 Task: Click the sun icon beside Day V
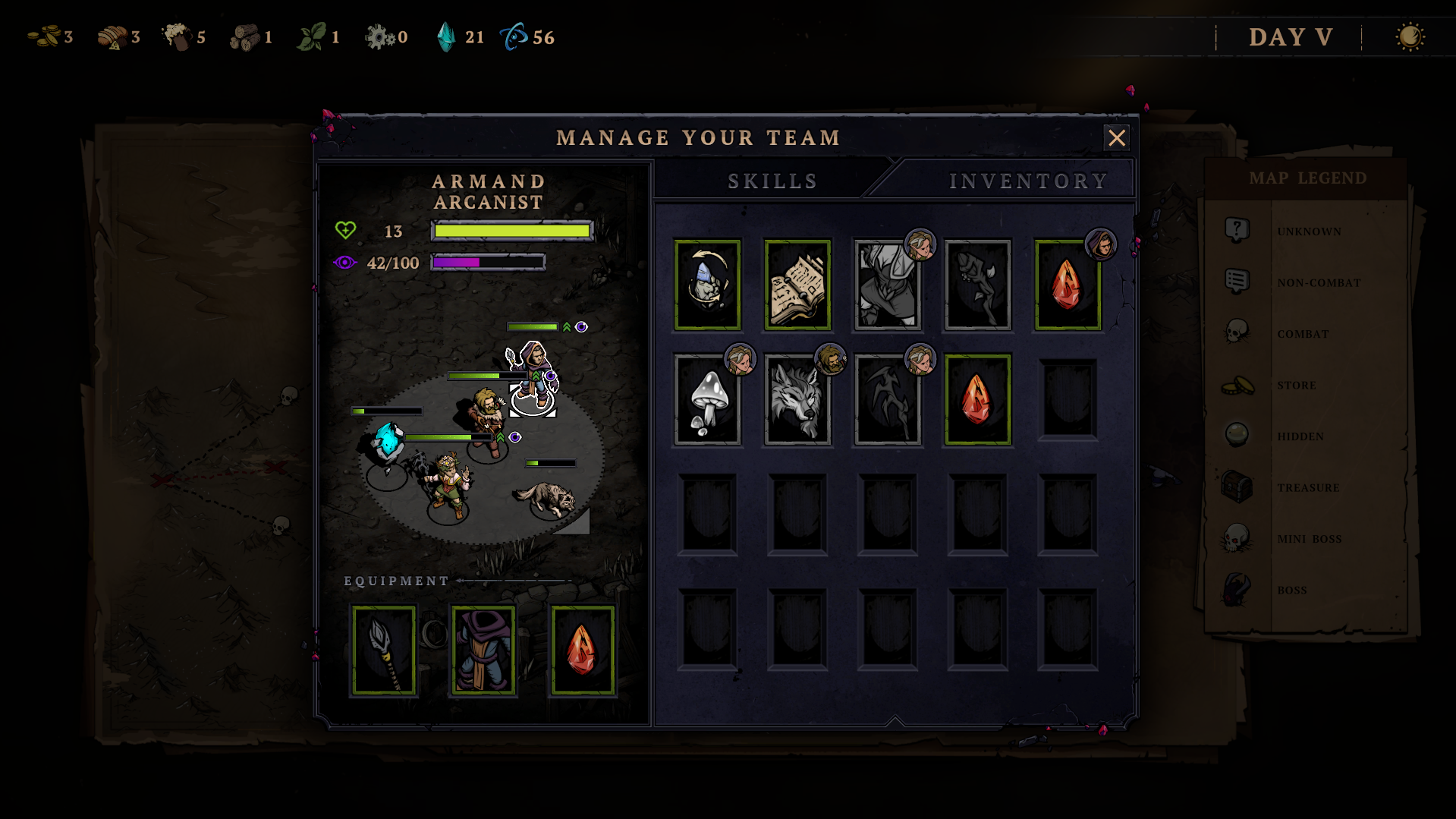(x=1410, y=37)
